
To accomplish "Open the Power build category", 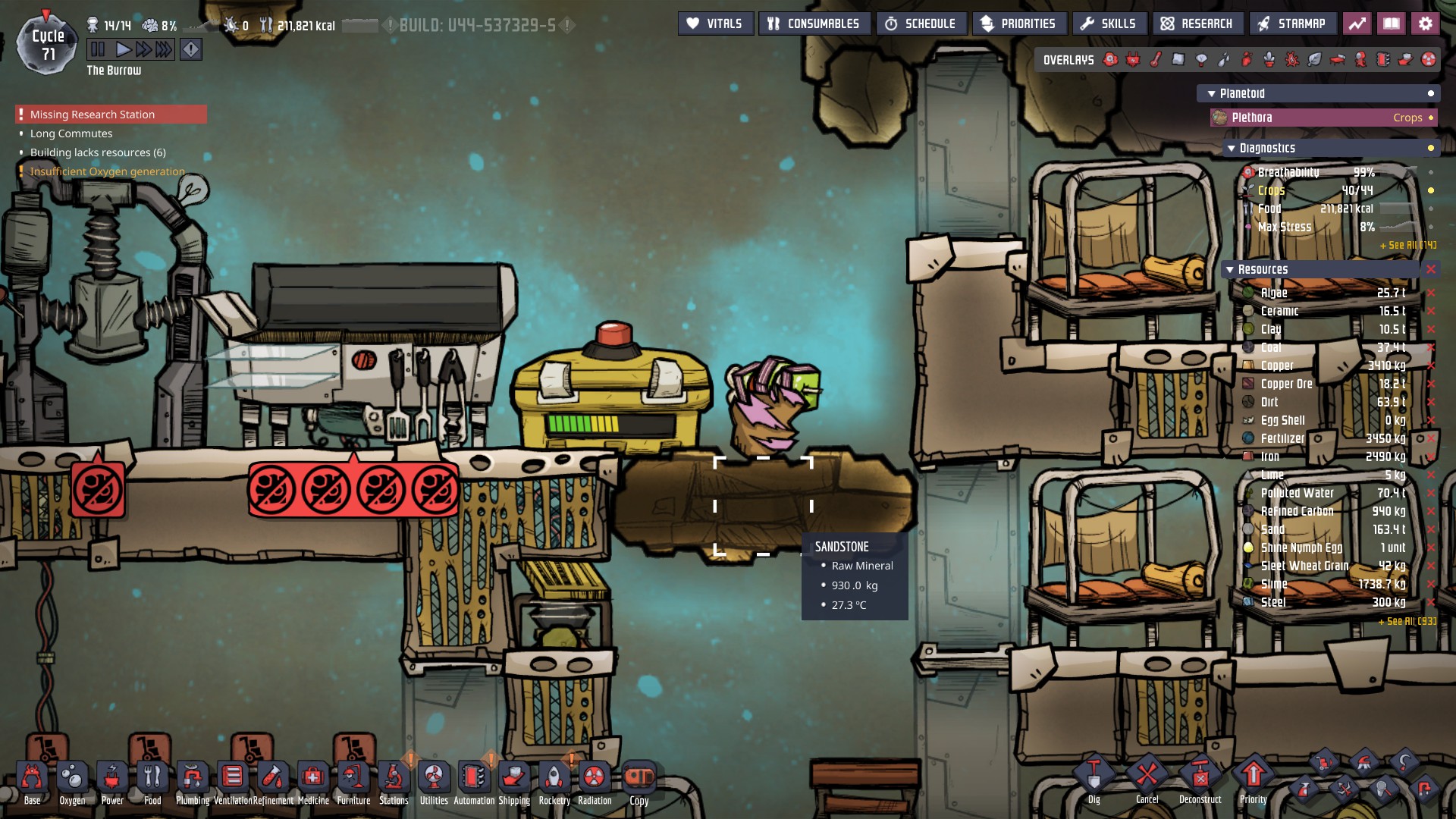I will click(x=112, y=780).
